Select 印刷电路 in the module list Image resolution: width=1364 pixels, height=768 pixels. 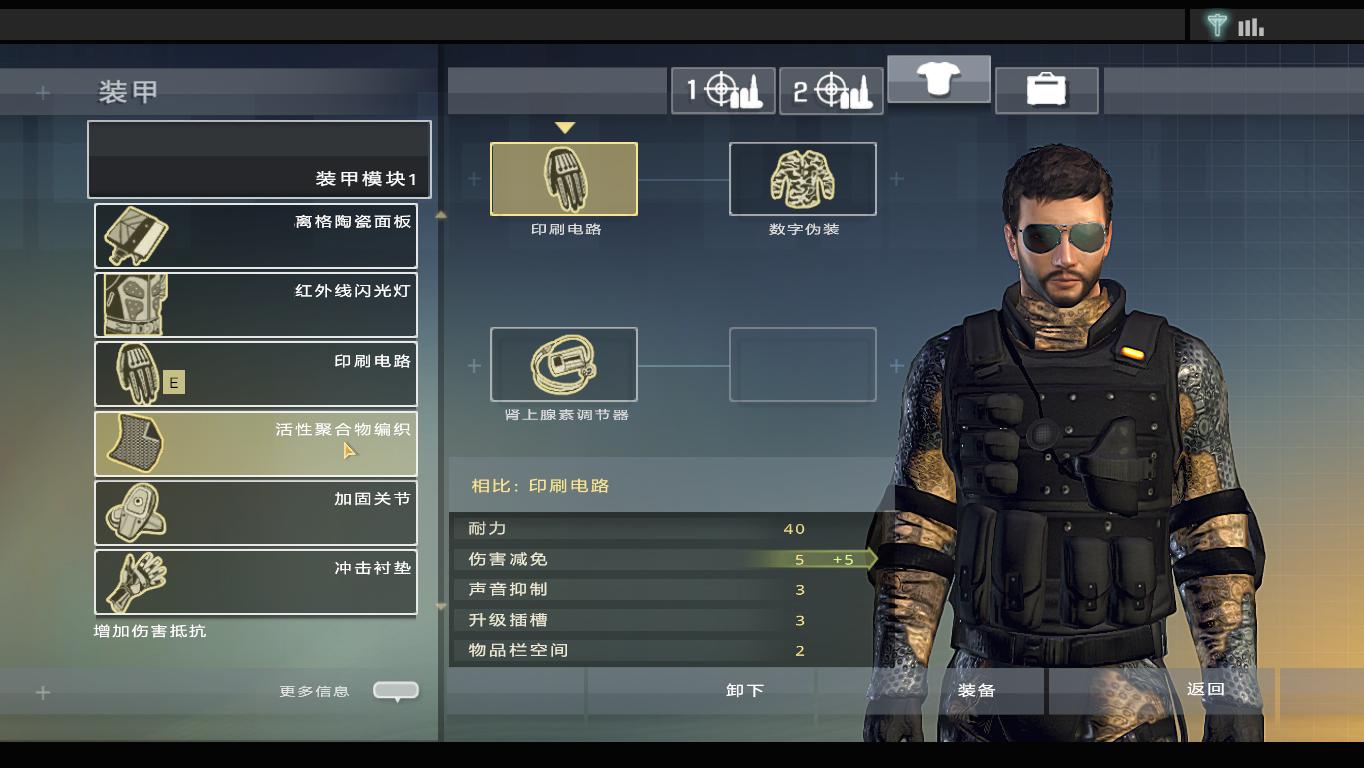(x=256, y=374)
